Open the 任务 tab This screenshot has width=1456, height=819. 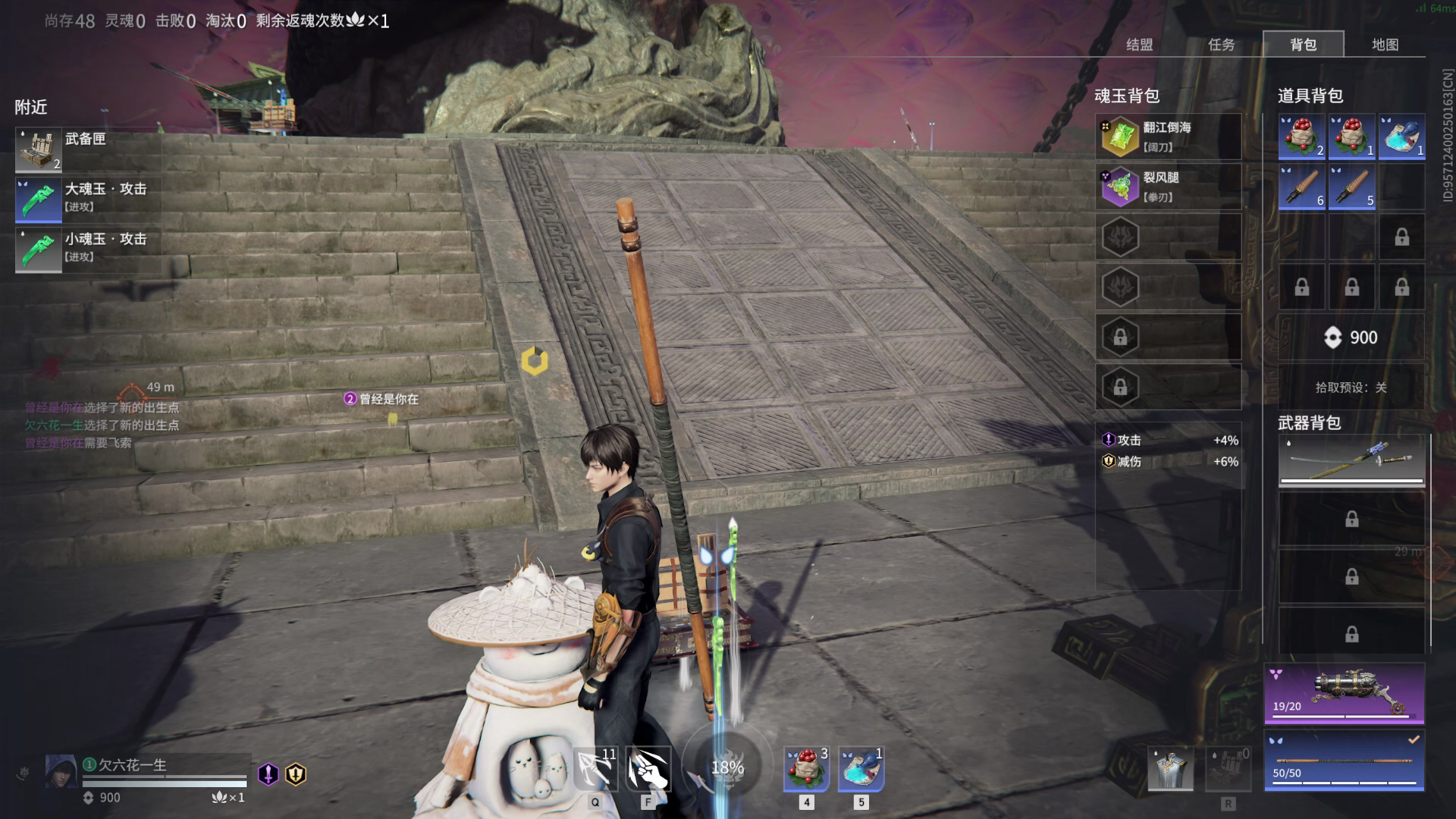[1221, 45]
